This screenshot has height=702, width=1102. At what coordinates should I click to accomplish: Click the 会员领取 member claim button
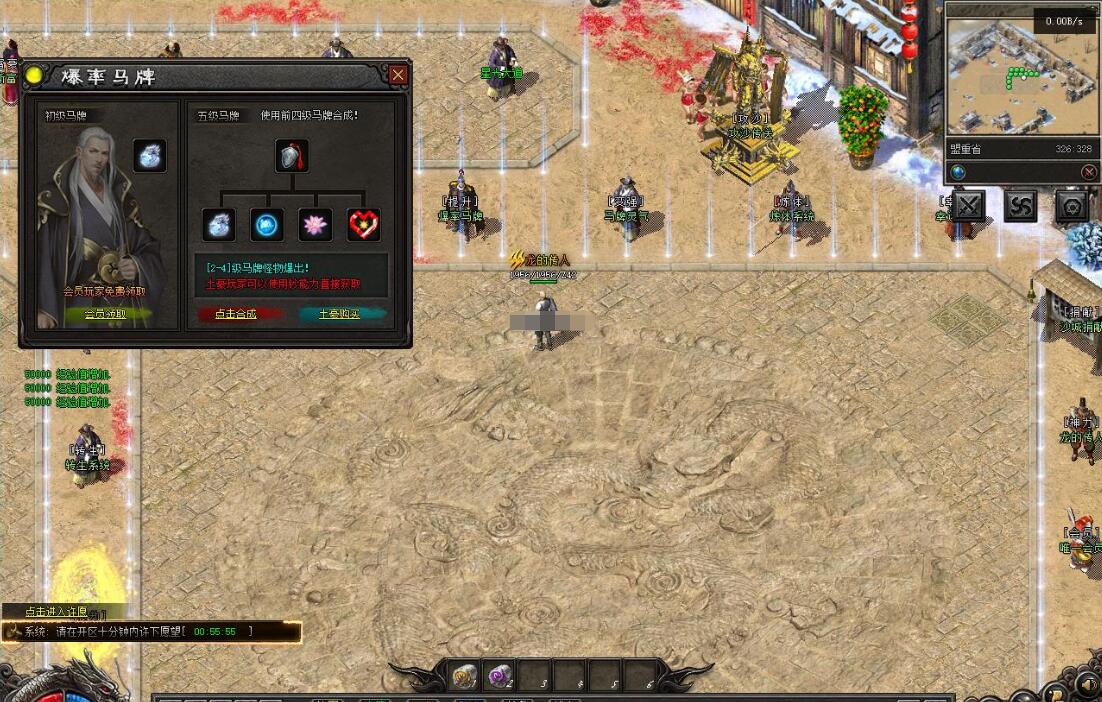(105, 314)
